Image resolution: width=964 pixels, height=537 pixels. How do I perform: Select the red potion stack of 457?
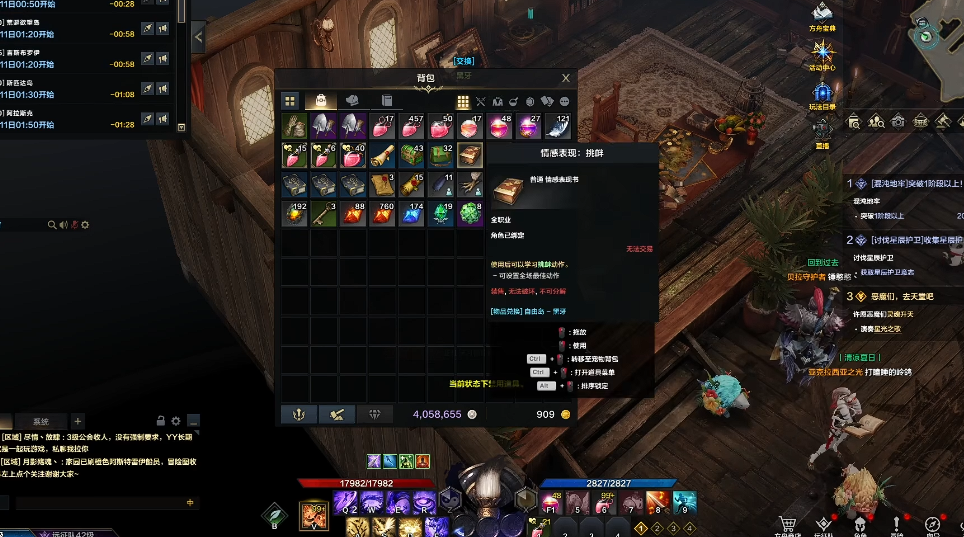(412, 127)
